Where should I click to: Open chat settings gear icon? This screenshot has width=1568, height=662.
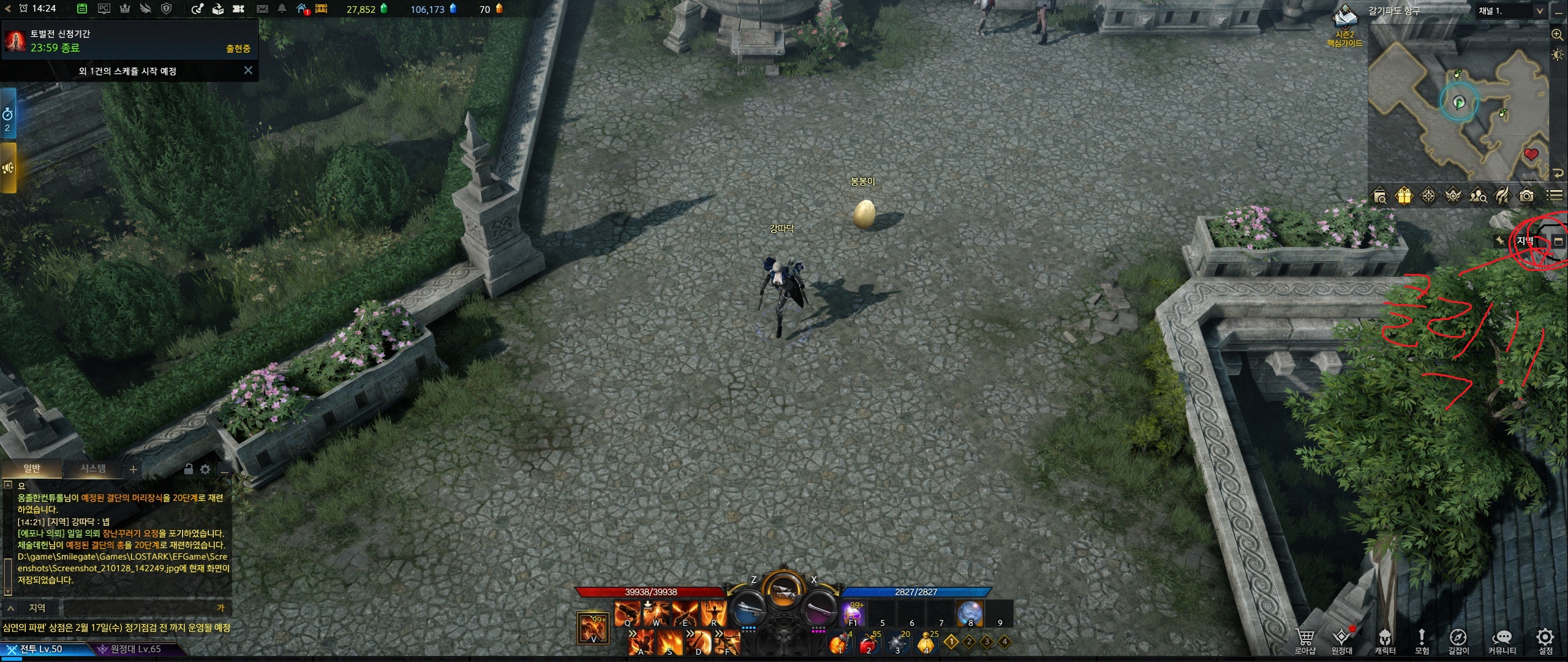tap(205, 470)
